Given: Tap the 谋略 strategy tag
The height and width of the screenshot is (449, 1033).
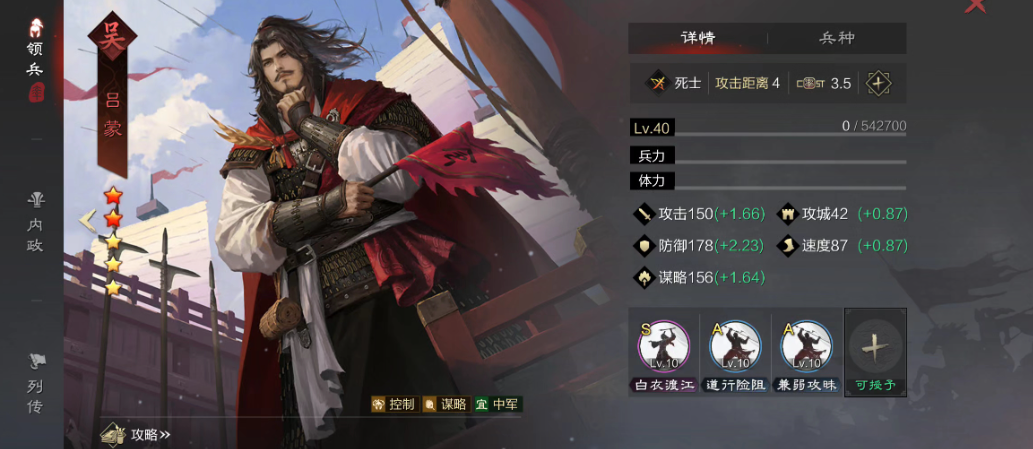Looking at the screenshot, I should coord(444,404).
